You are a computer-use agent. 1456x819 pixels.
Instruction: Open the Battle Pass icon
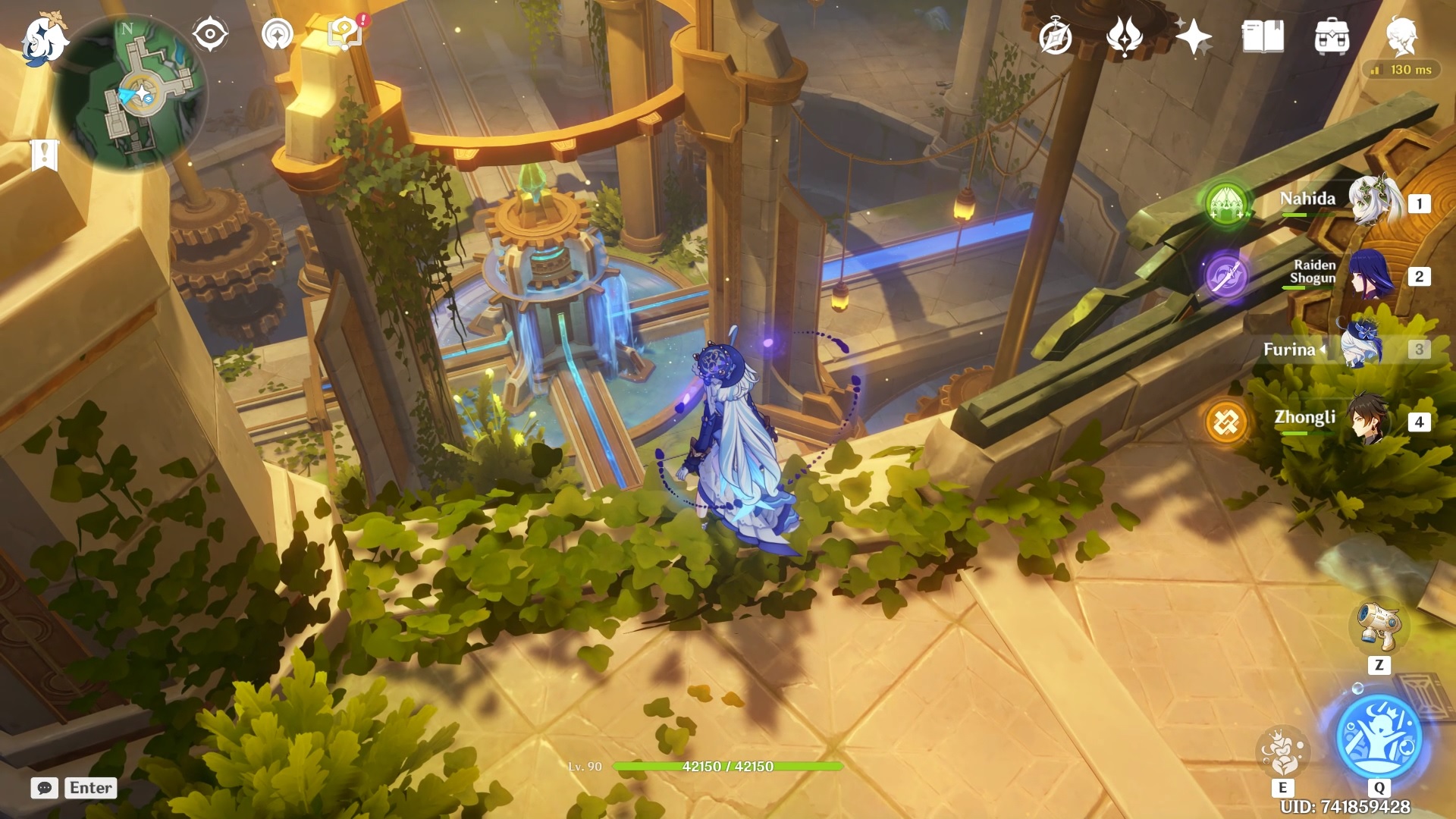coord(1124,36)
